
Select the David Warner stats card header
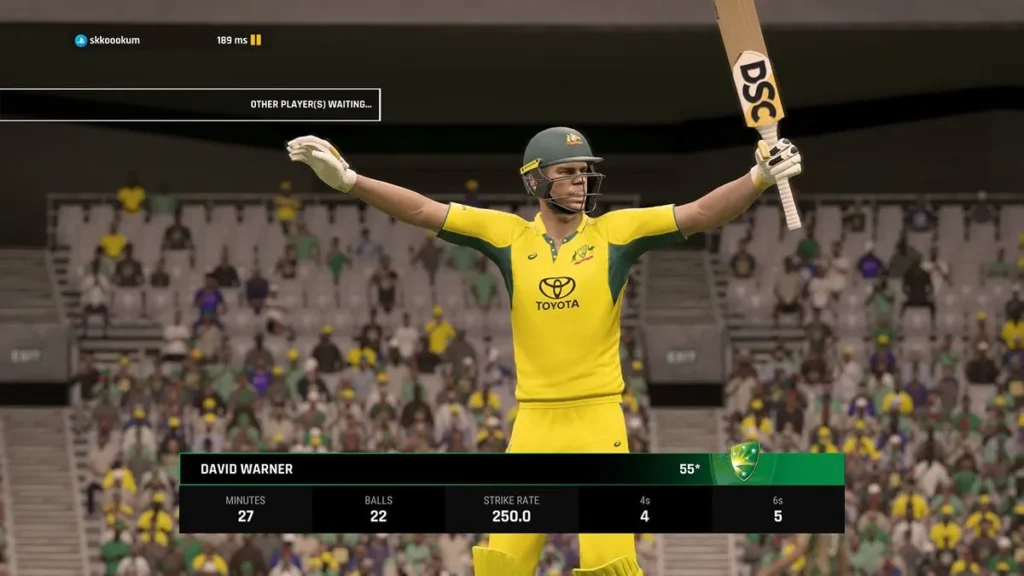(x=510, y=469)
